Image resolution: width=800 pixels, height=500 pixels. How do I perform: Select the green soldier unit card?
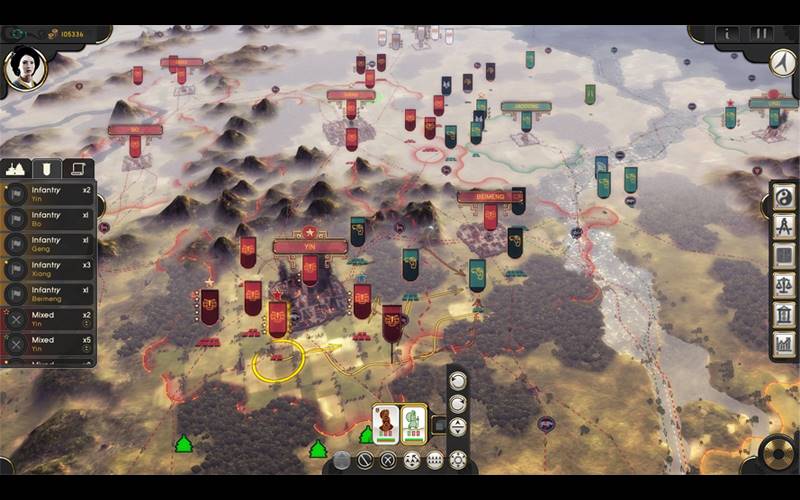pyautogui.click(x=414, y=424)
